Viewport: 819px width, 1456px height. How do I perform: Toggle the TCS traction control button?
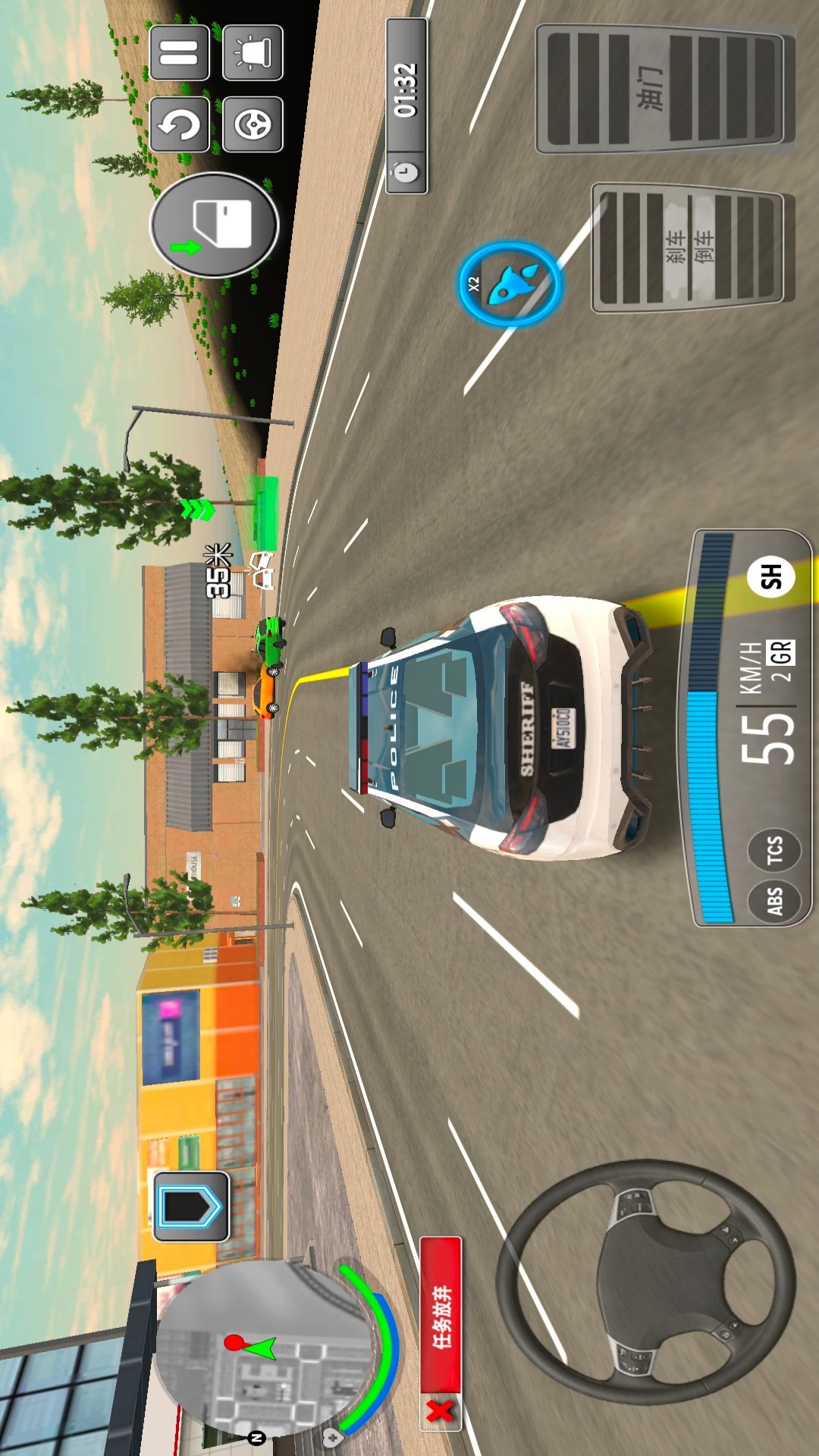pos(774,849)
